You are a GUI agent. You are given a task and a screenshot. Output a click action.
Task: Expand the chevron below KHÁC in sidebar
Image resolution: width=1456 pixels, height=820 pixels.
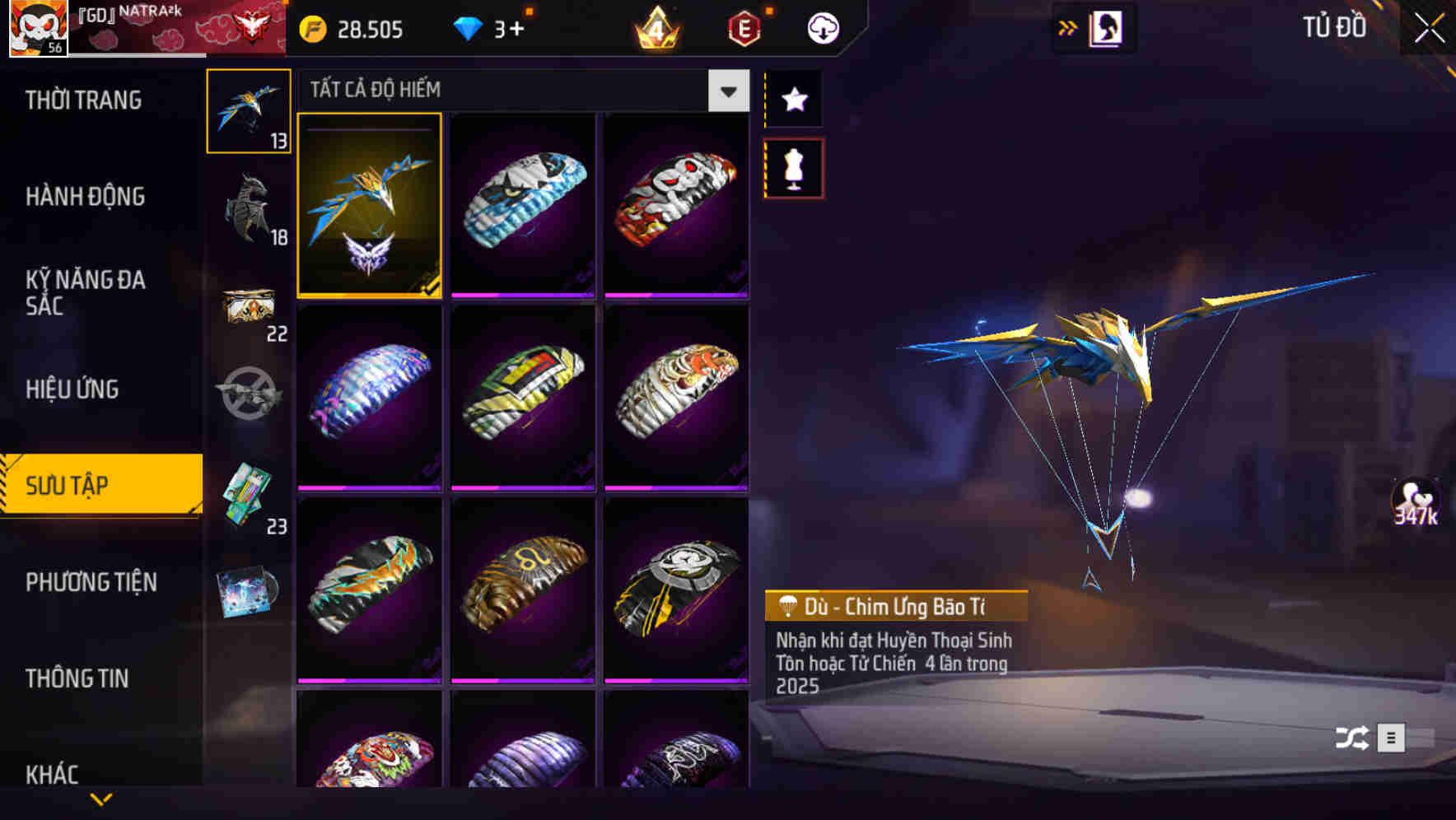[101, 798]
